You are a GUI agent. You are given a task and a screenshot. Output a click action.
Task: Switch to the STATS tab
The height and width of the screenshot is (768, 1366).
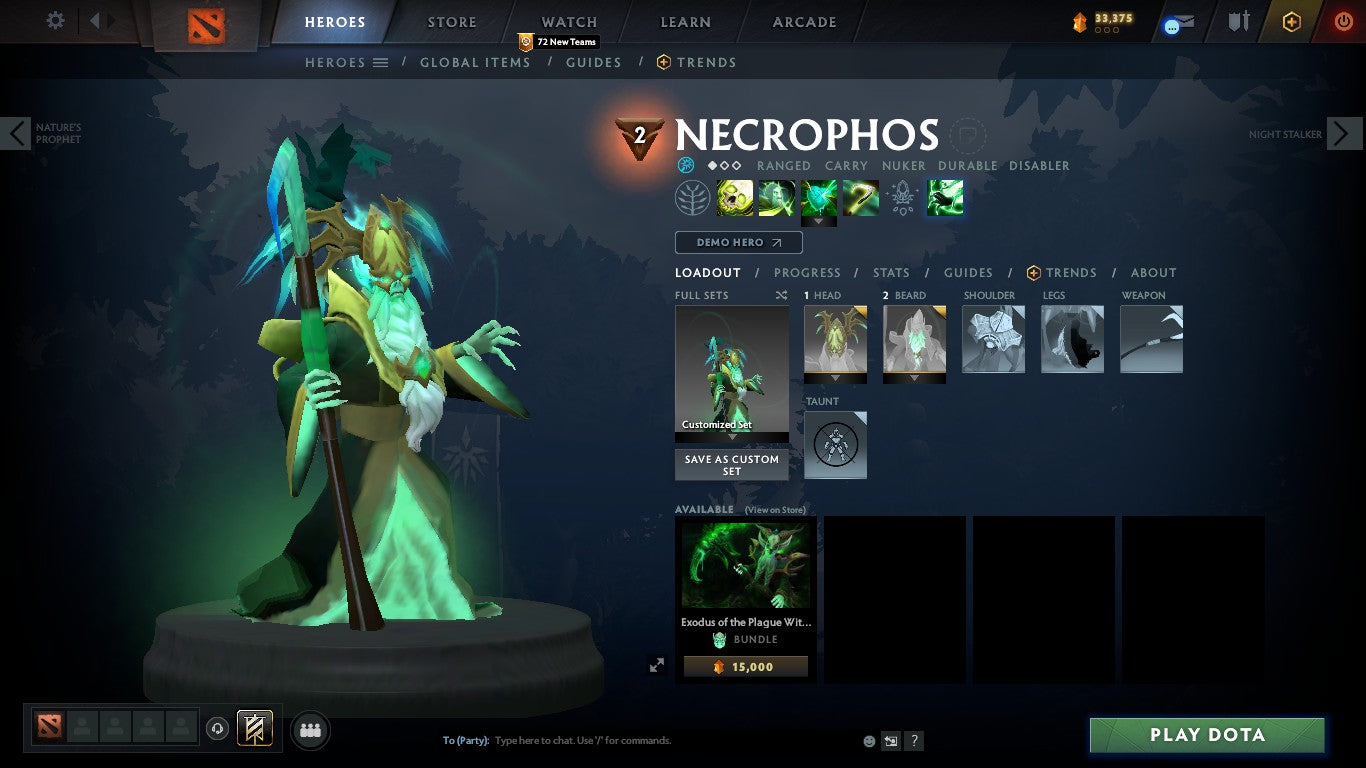click(x=890, y=272)
